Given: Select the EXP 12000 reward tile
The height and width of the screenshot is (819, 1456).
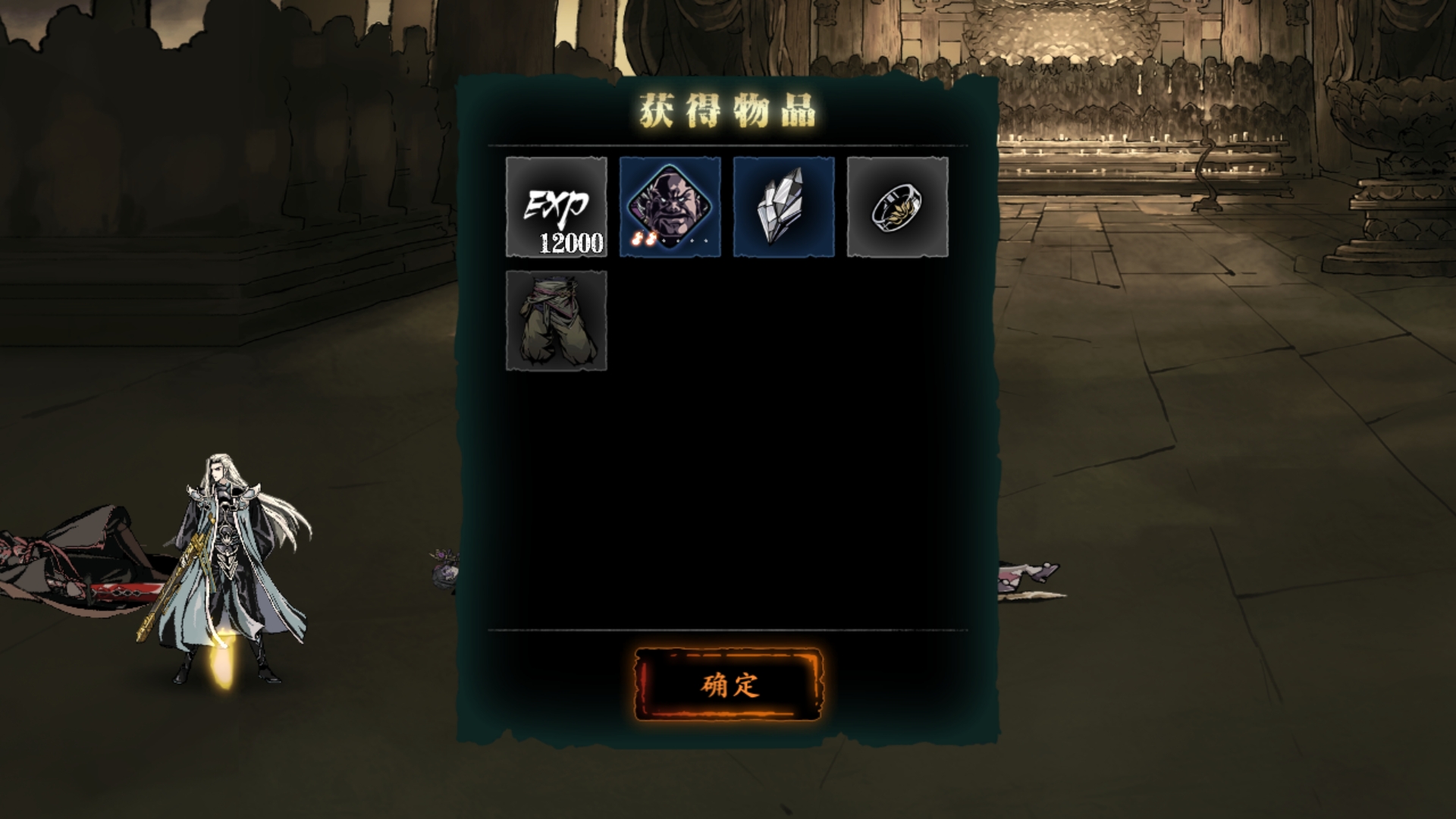Looking at the screenshot, I should coord(557,207).
